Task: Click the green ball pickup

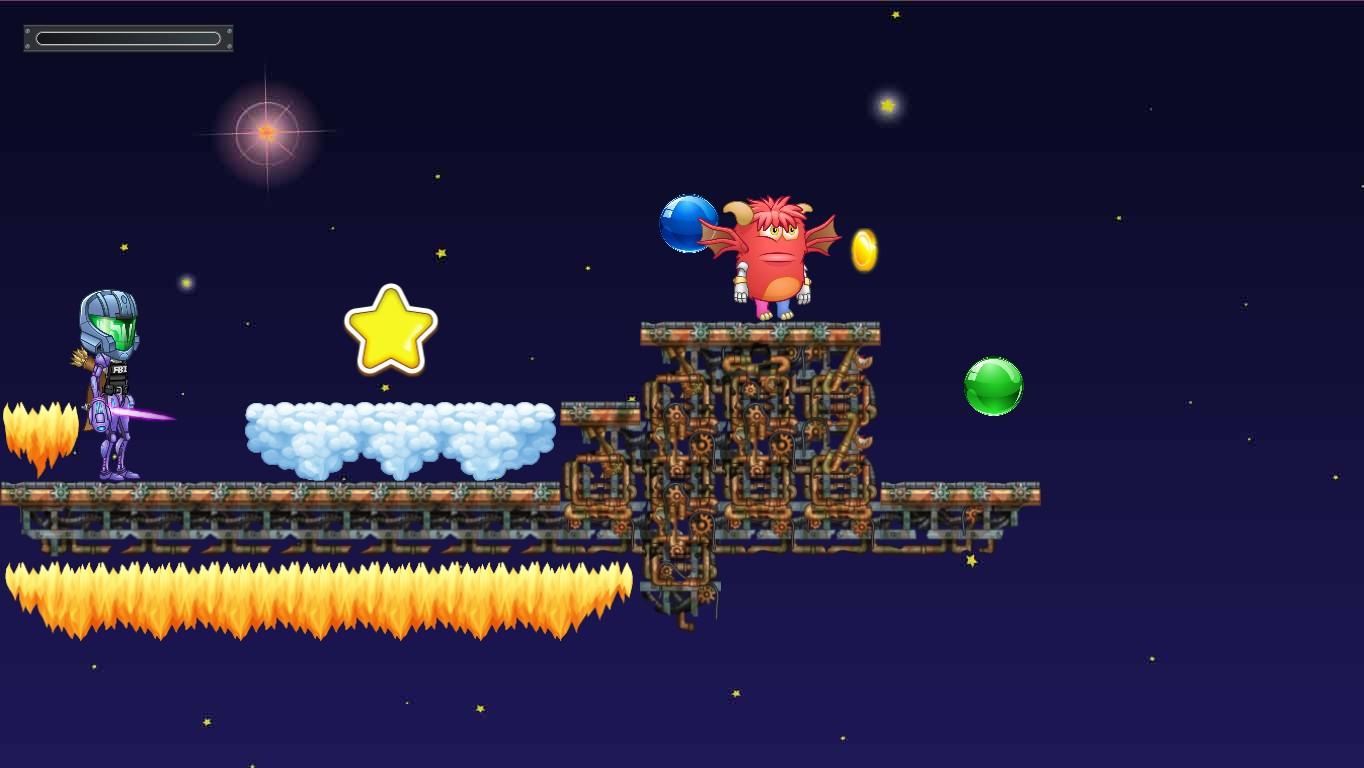Action: (993, 386)
